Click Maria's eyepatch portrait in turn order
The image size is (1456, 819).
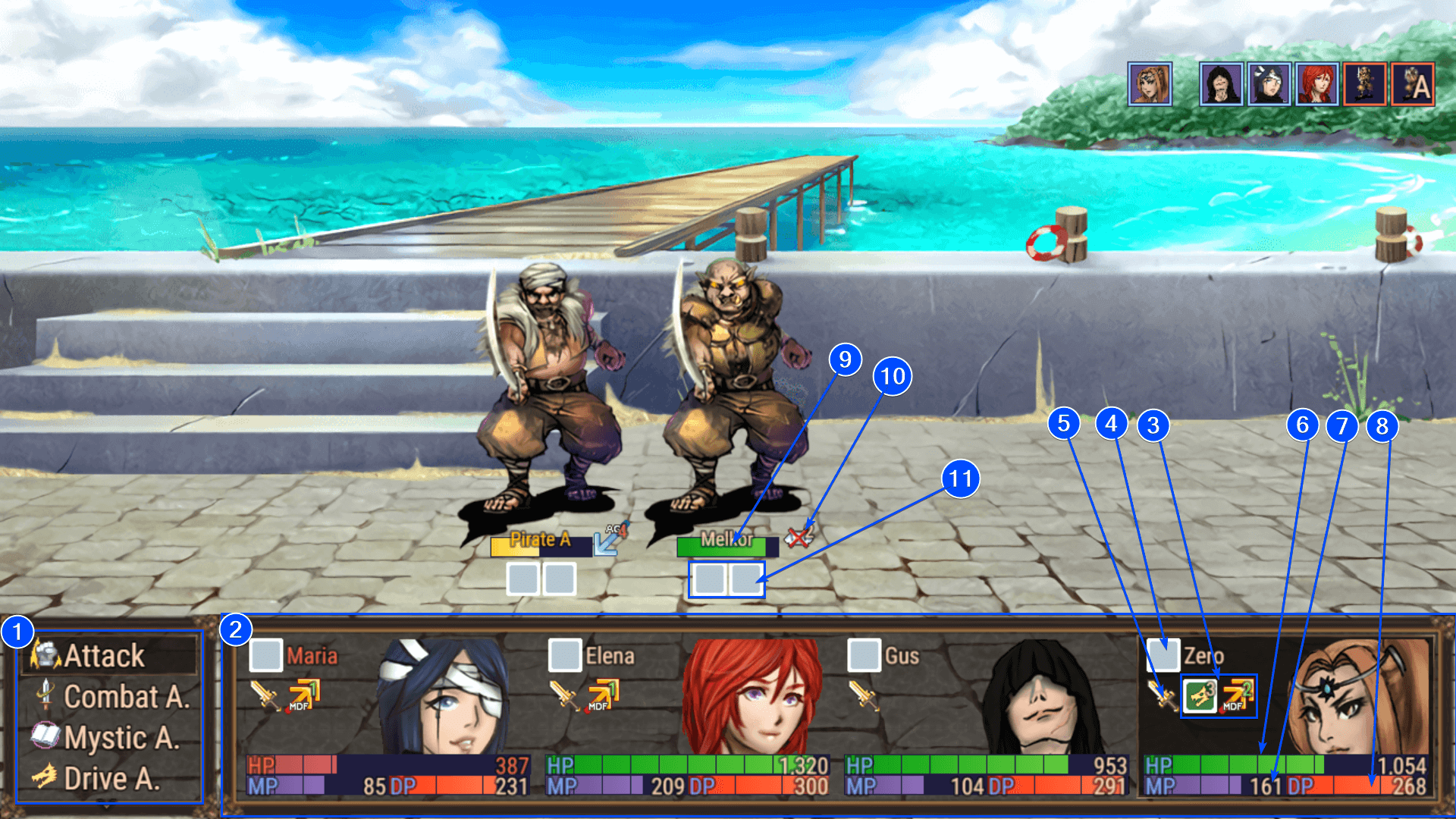coord(1269,84)
